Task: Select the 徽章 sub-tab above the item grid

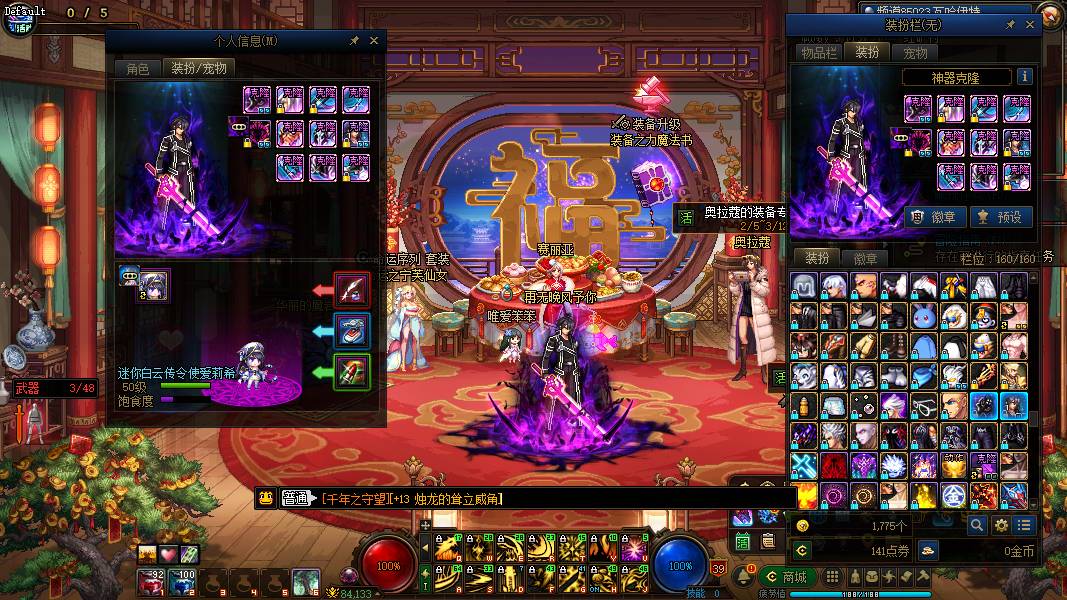Action: [865, 258]
